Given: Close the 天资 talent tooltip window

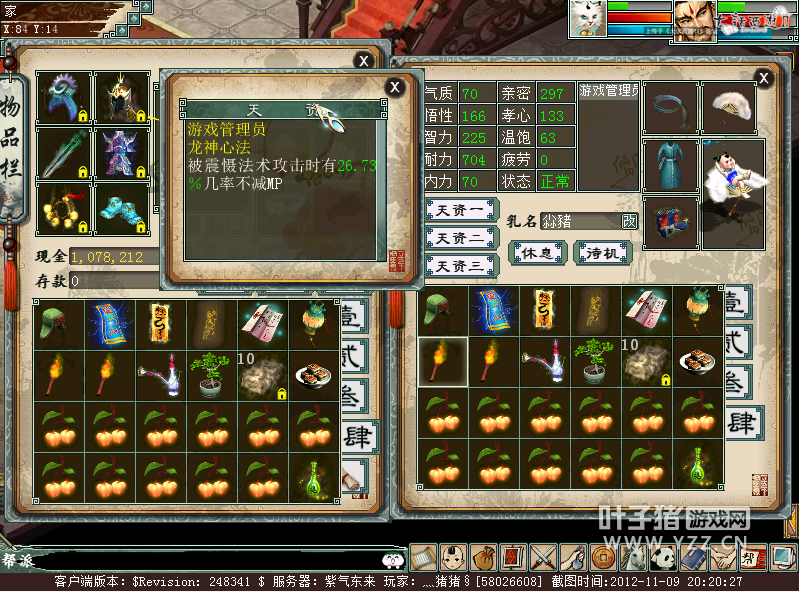Looking at the screenshot, I should click(395, 87).
